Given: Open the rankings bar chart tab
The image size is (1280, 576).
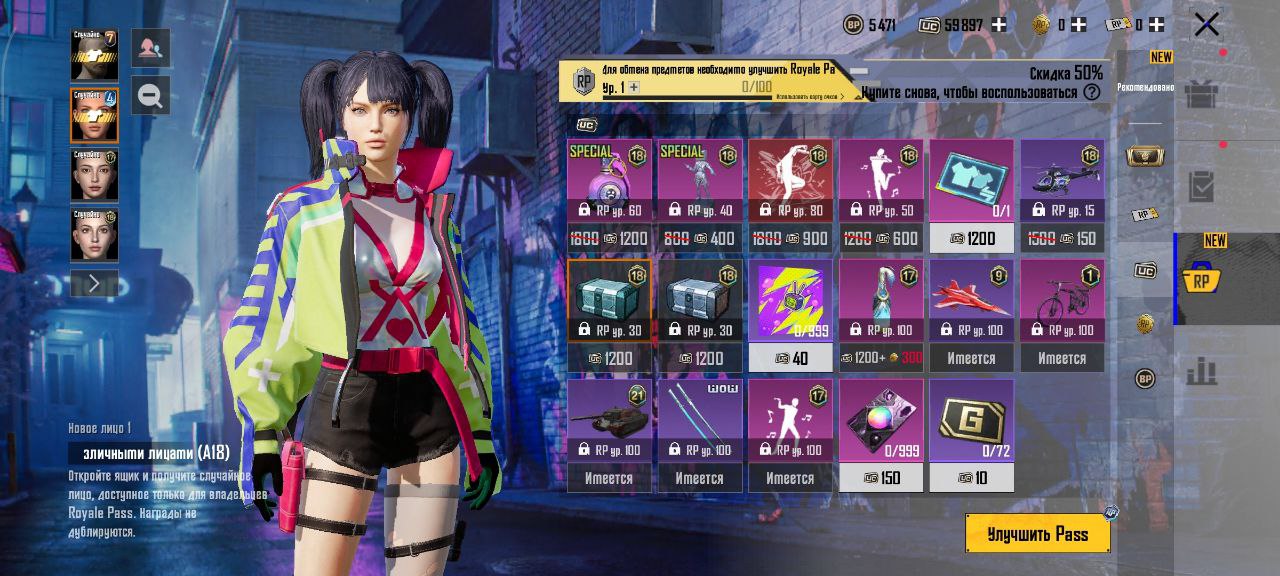Looking at the screenshot, I should click(x=1200, y=372).
